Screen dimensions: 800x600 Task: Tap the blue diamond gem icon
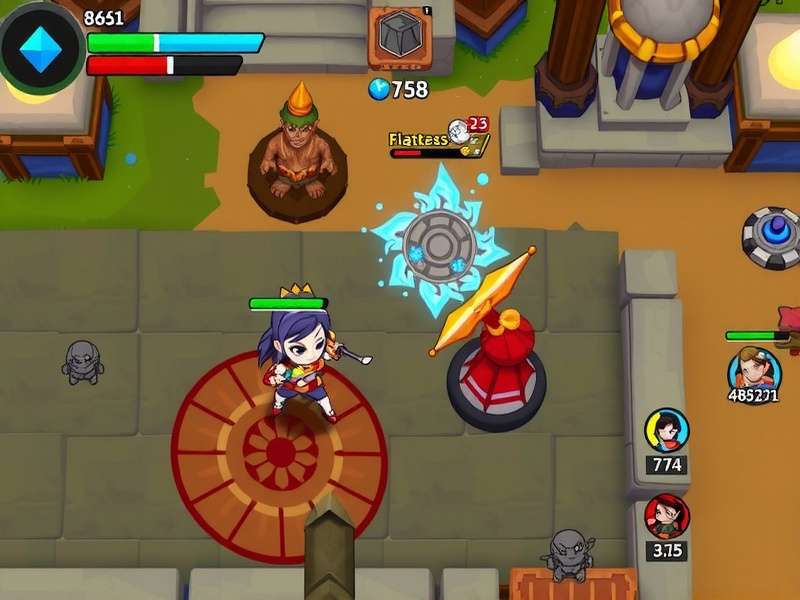point(41,48)
